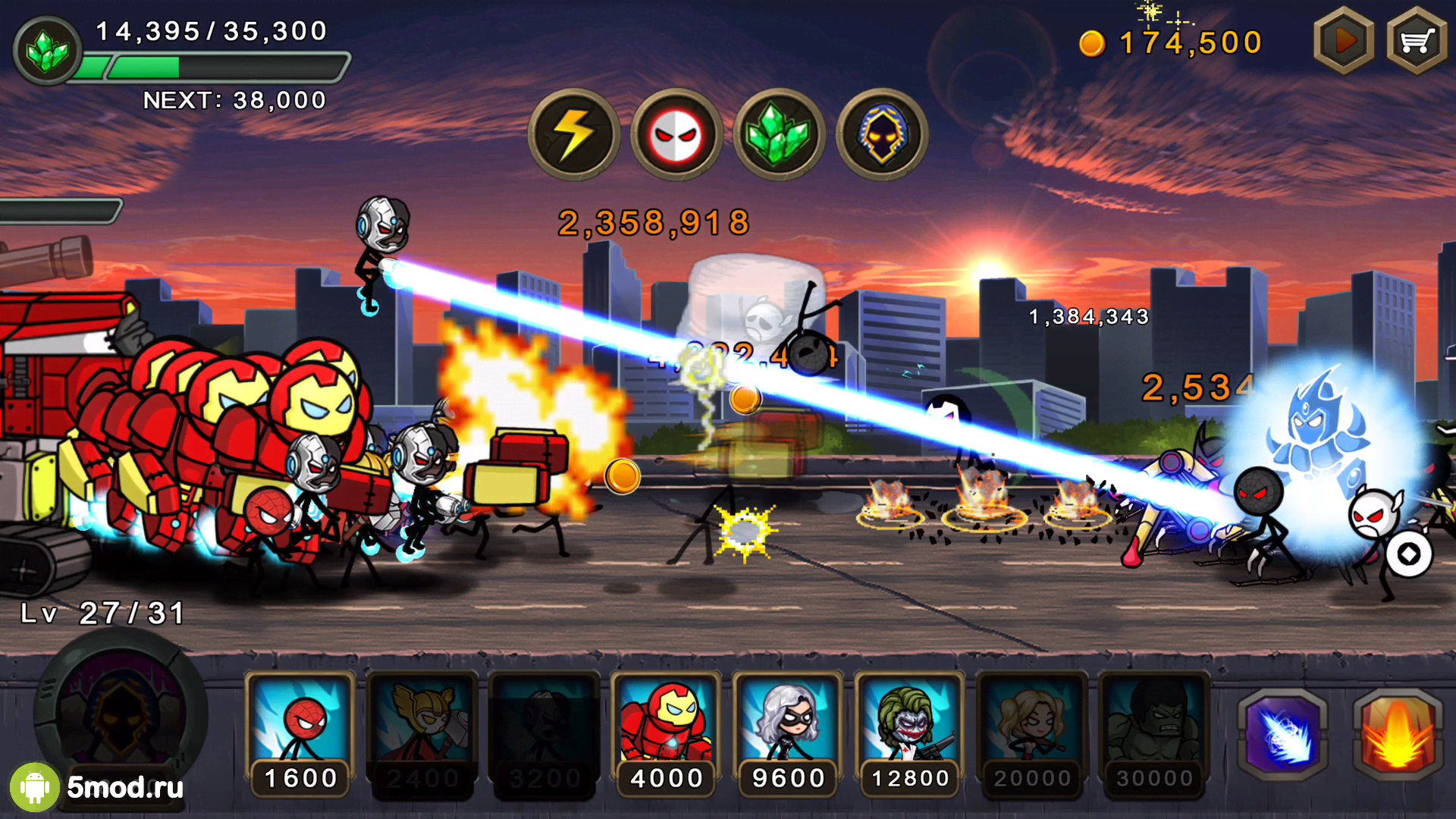
Task: Deploy the 4000 red armor hero
Action: click(x=667, y=732)
